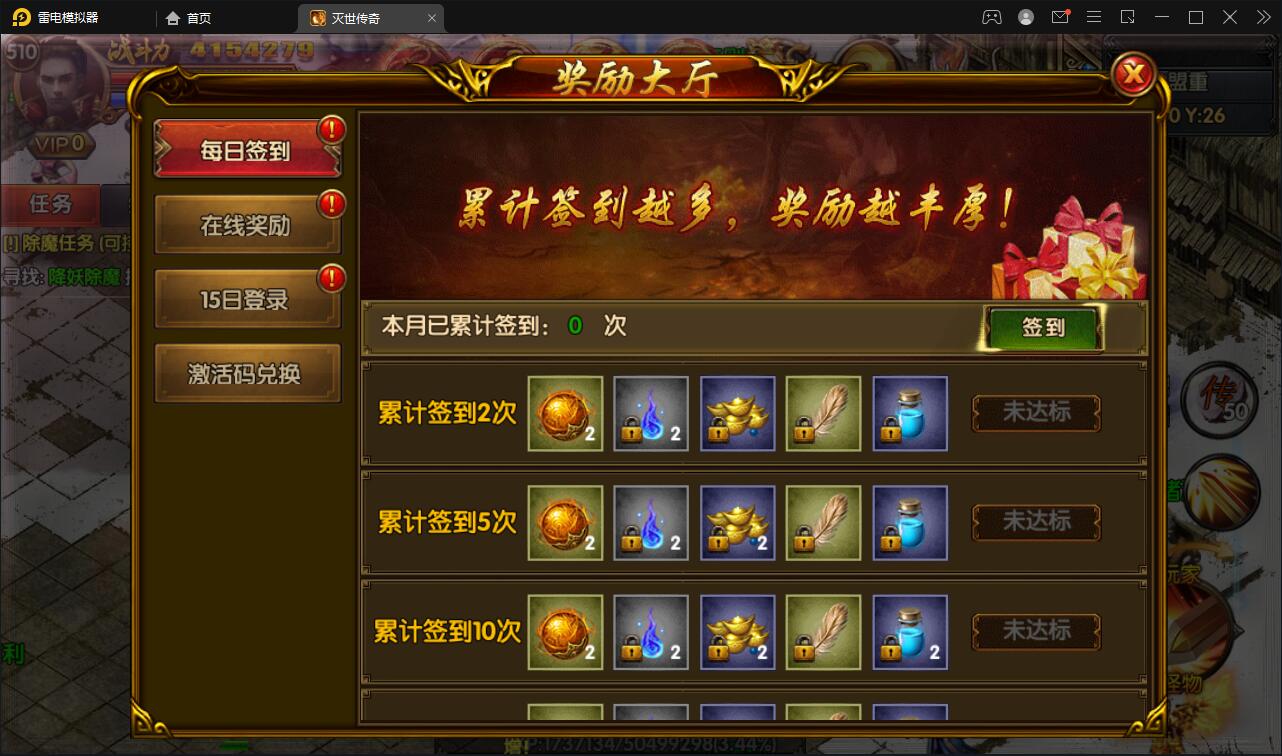The height and width of the screenshot is (756, 1282).
Task: Click the golden orb reward in first sign-in row
Action: (564, 413)
